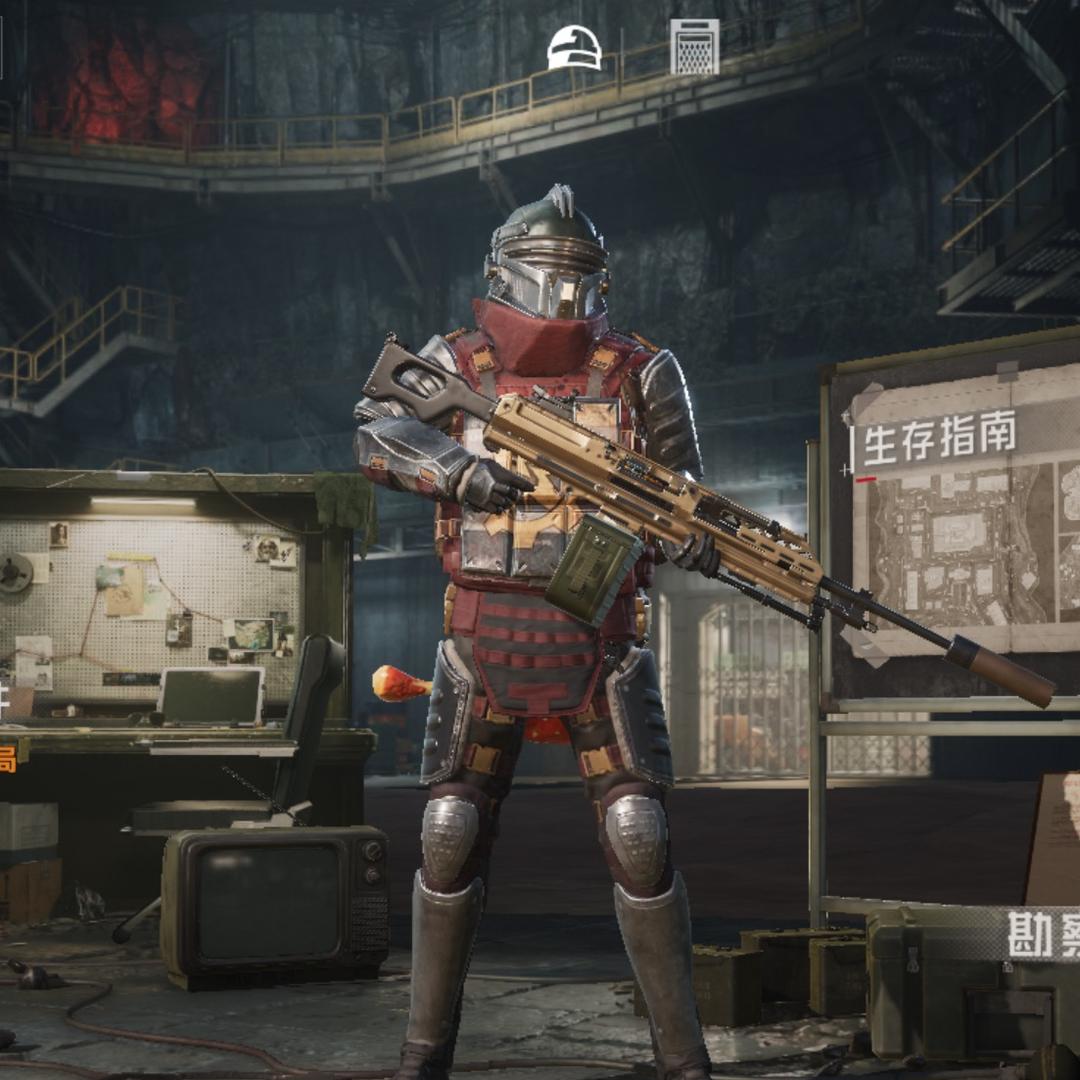
Task: Select the white helmet icon
Action: [x=574, y=48]
